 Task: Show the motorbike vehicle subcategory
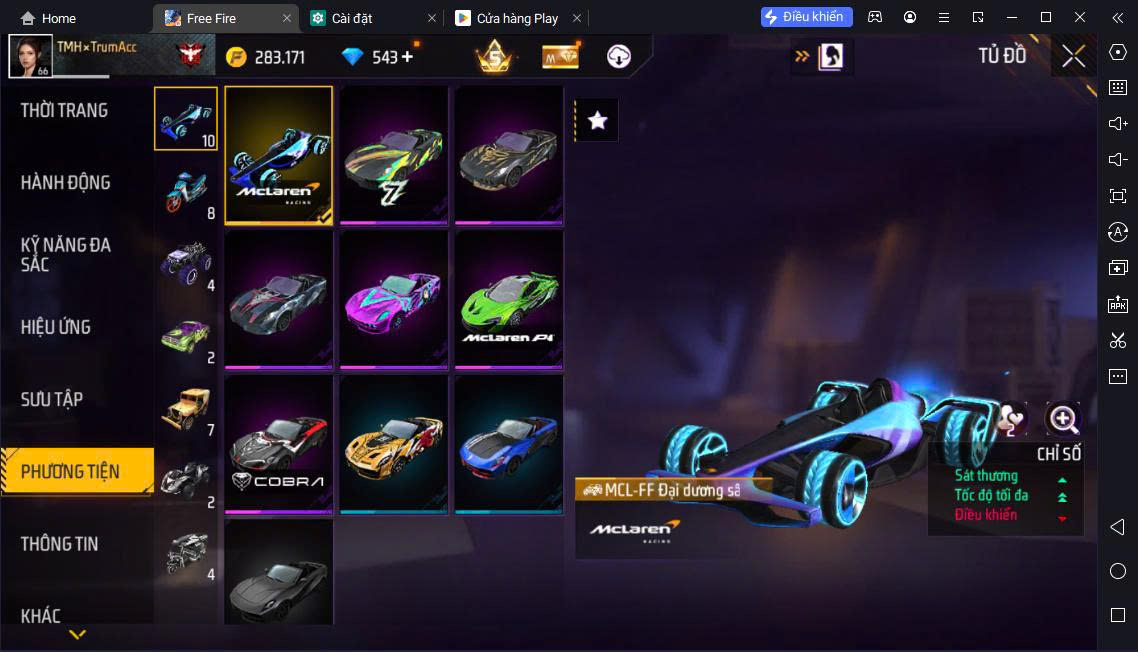click(x=186, y=191)
